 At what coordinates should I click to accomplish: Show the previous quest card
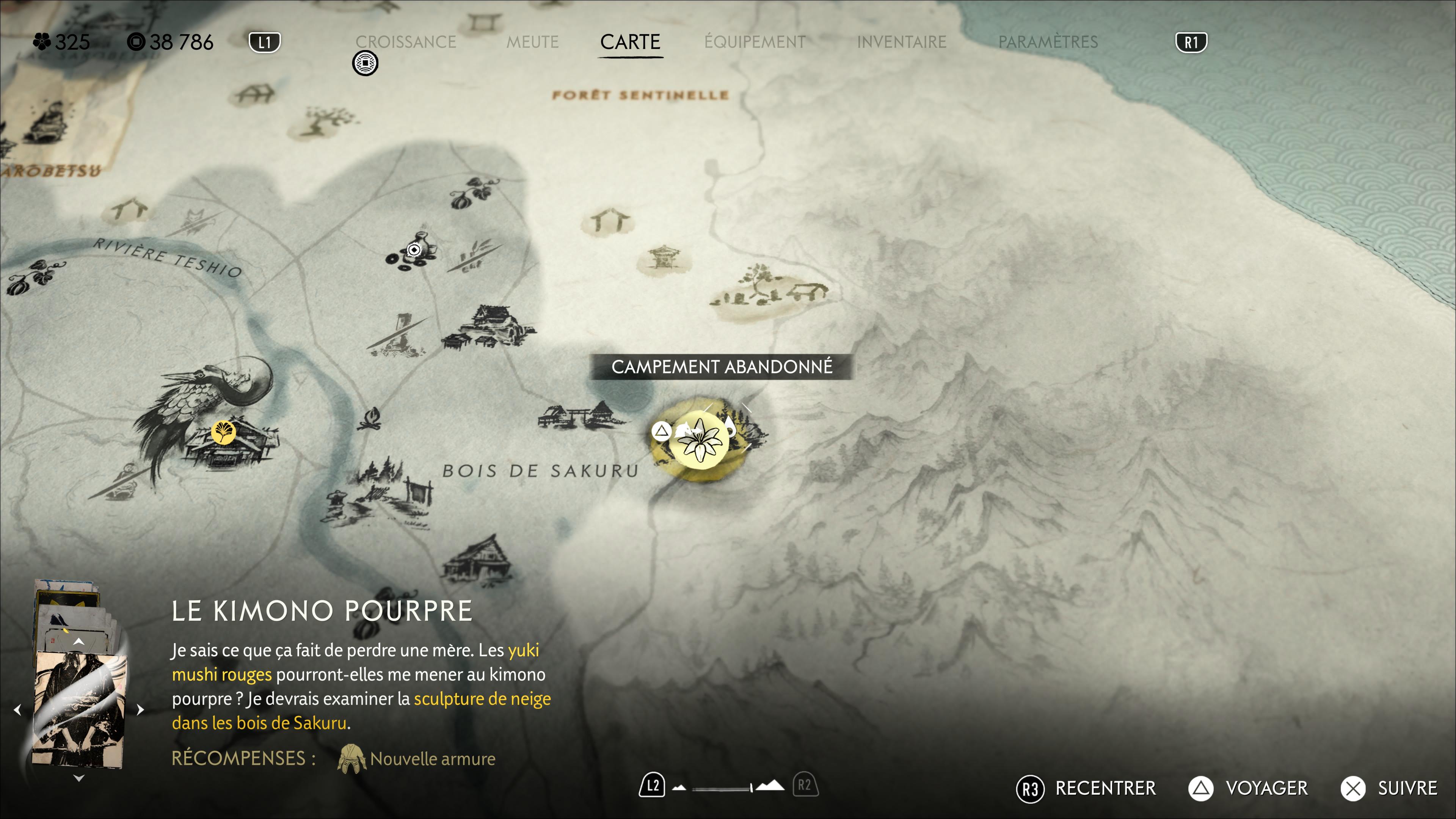point(17,710)
